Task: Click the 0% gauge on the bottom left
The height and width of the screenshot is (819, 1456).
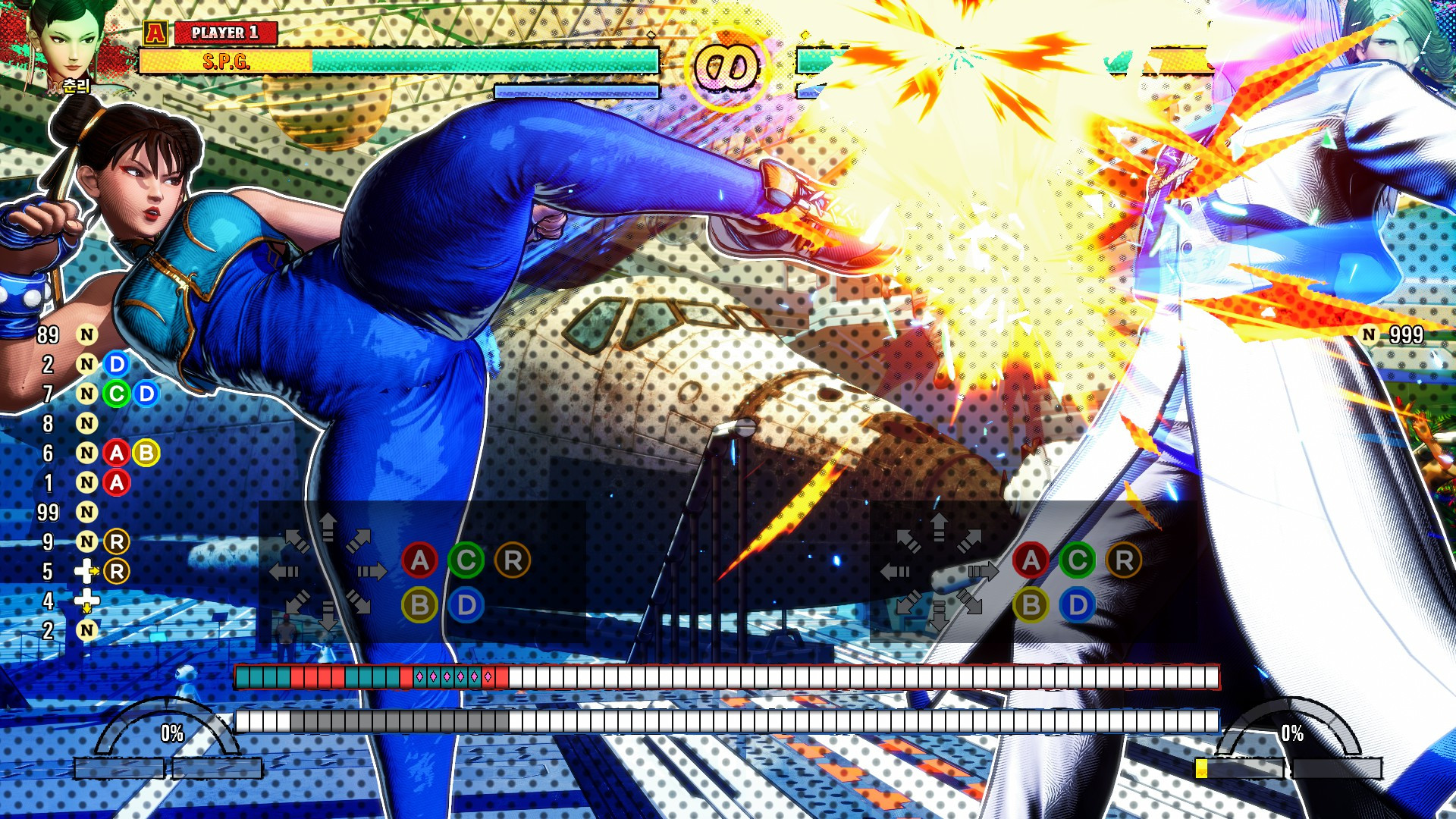Action: pyautogui.click(x=171, y=733)
